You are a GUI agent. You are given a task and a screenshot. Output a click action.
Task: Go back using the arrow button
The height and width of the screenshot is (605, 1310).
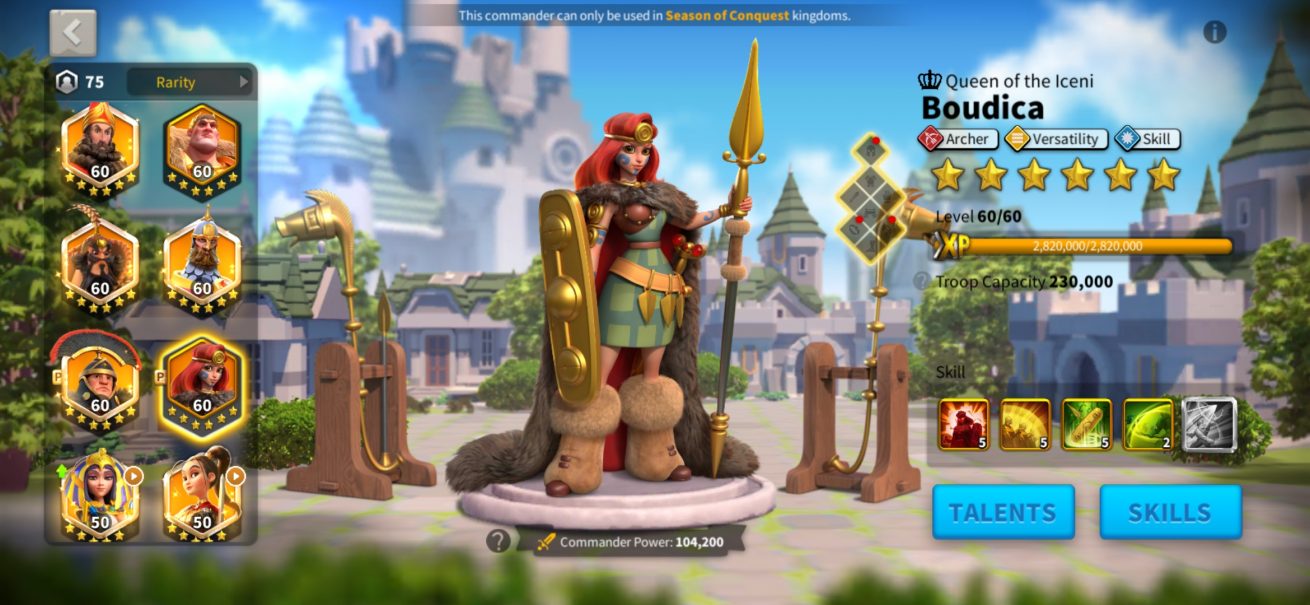pos(73,33)
